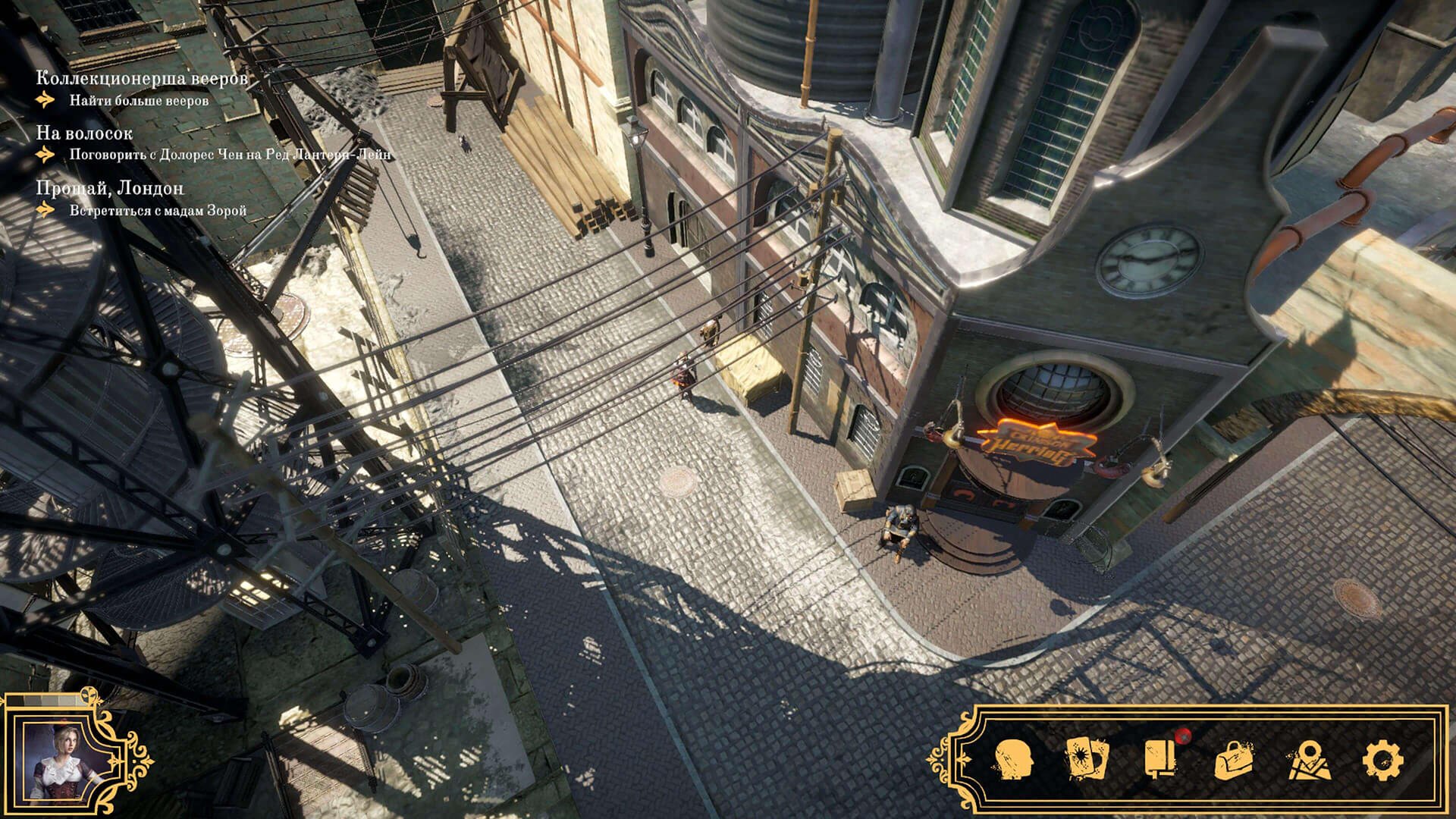Select the quest "Коллекционерша вееров"

(142, 79)
